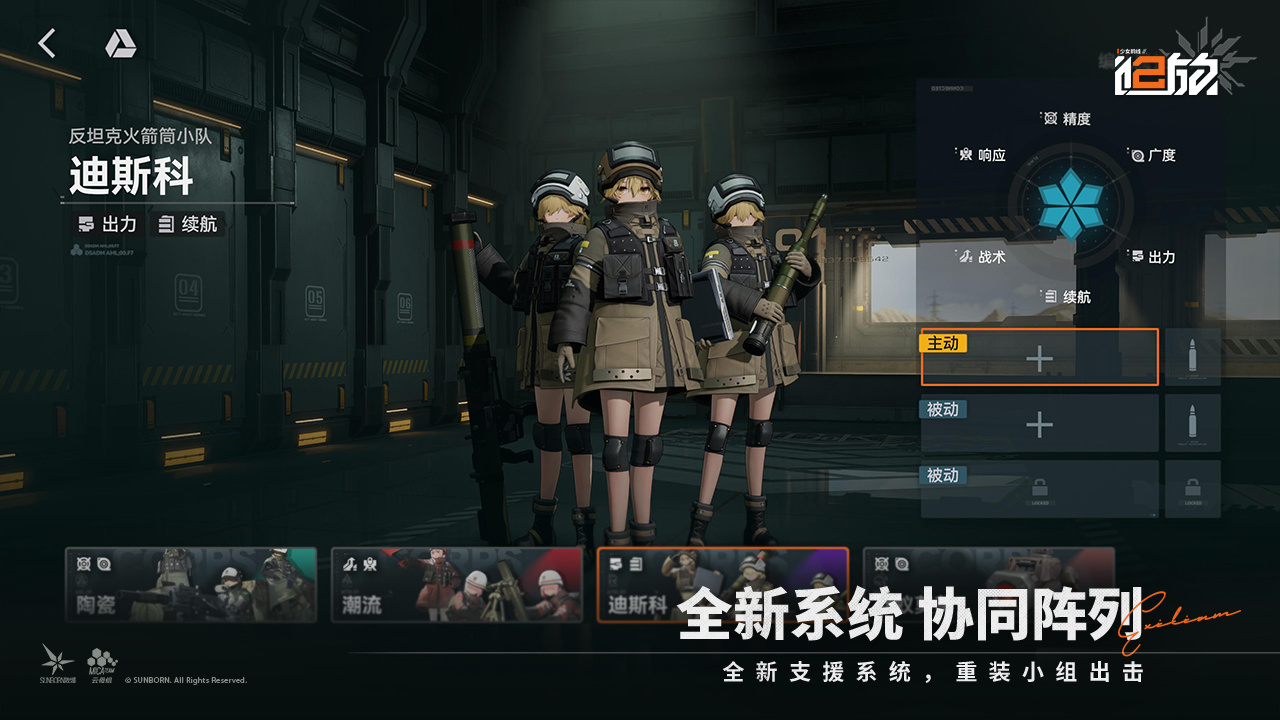This screenshot has width=1280, height=720.
Task: Click the bullet icon beside the 主动 skill slot
Action: [x=1193, y=356]
